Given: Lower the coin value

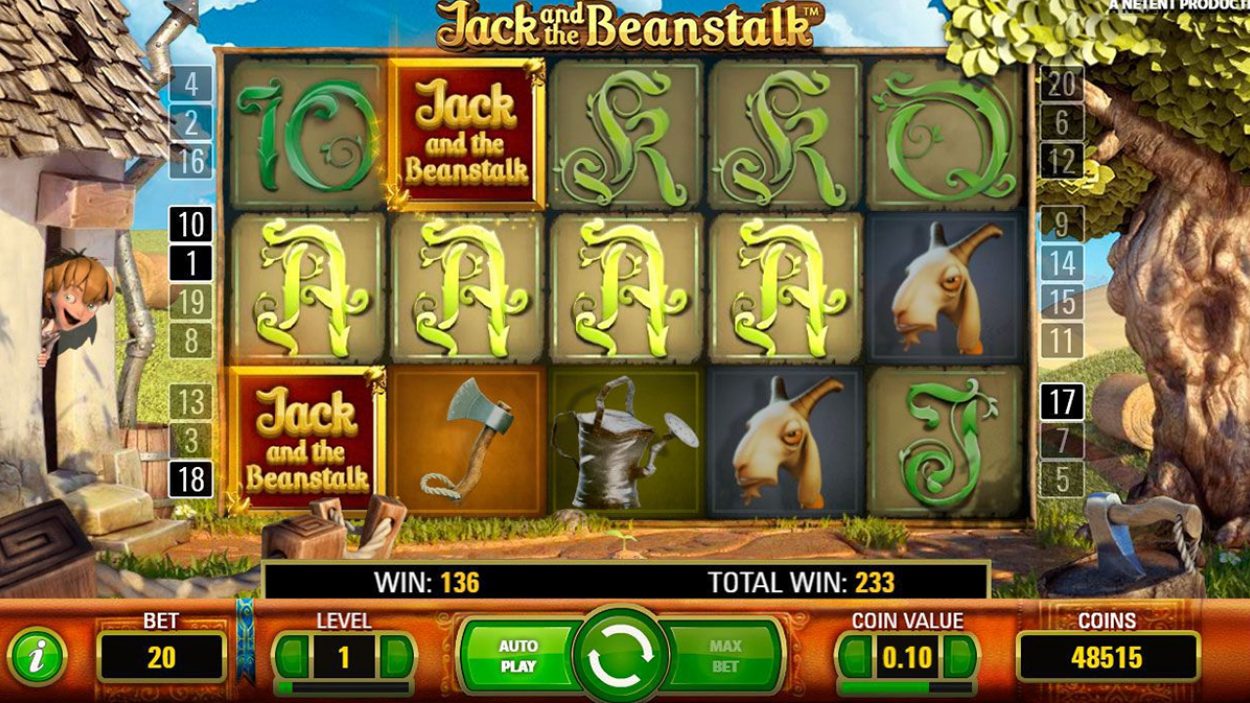Looking at the screenshot, I should click(853, 657).
